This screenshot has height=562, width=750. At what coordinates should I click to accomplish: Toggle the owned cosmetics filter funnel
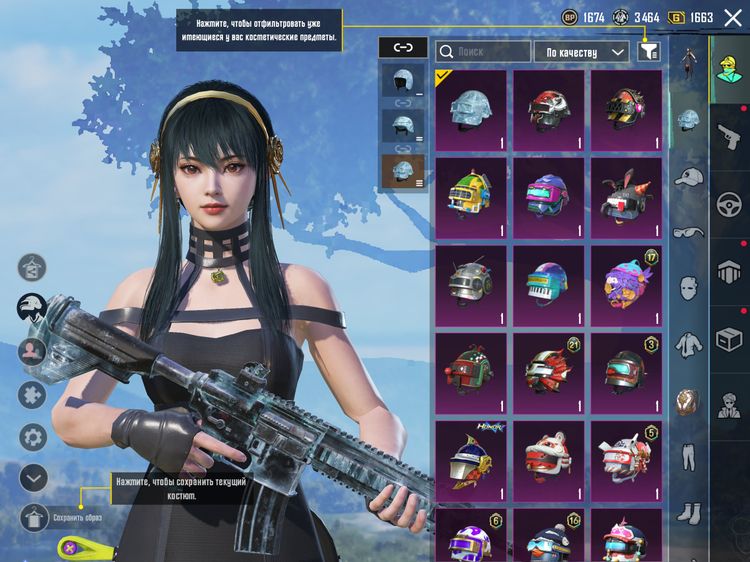(x=648, y=51)
